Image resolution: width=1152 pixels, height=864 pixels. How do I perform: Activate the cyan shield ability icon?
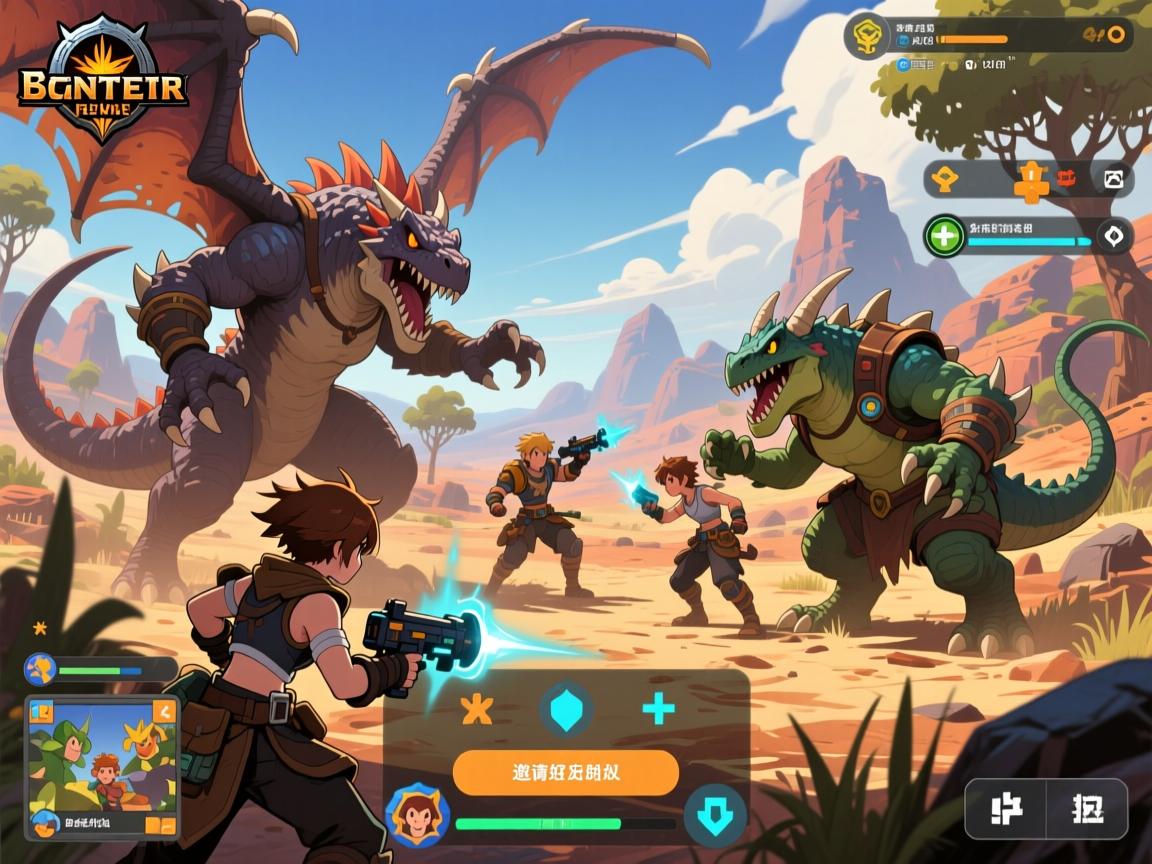pyautogui.click(x=566, y=709)
